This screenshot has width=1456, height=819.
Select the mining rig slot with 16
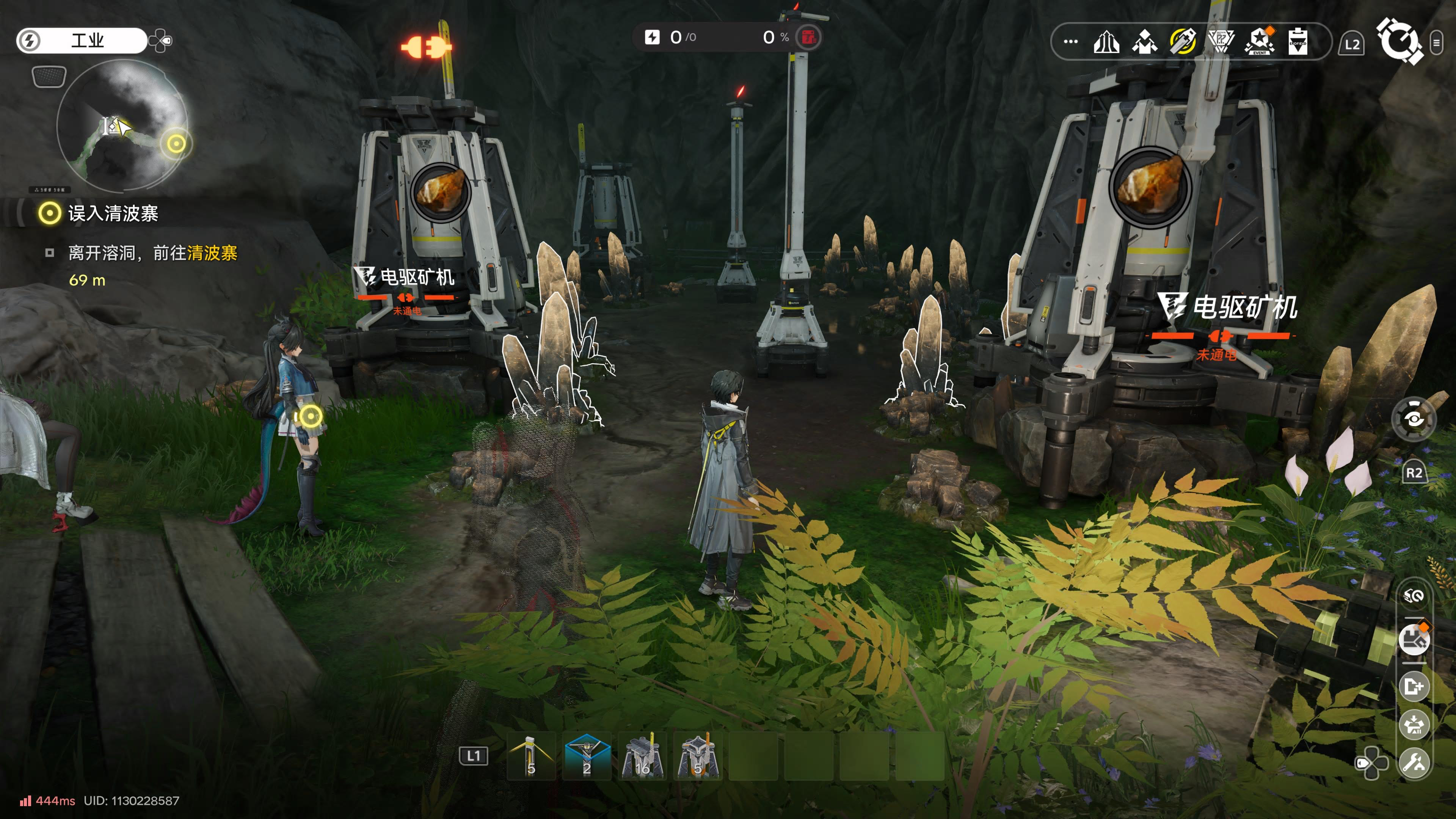pos(642,756)
